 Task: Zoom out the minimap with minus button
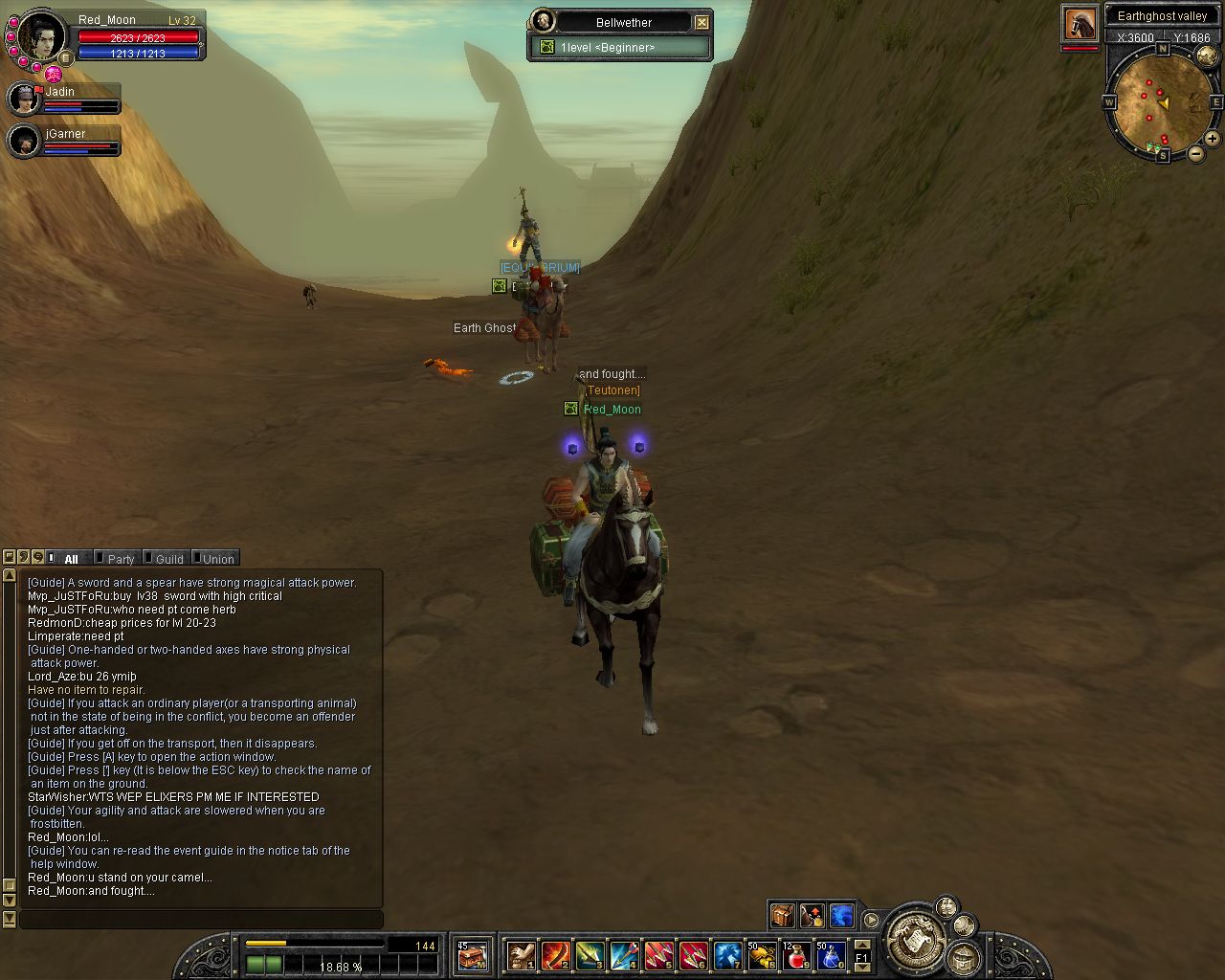[x=1195, y=153]
